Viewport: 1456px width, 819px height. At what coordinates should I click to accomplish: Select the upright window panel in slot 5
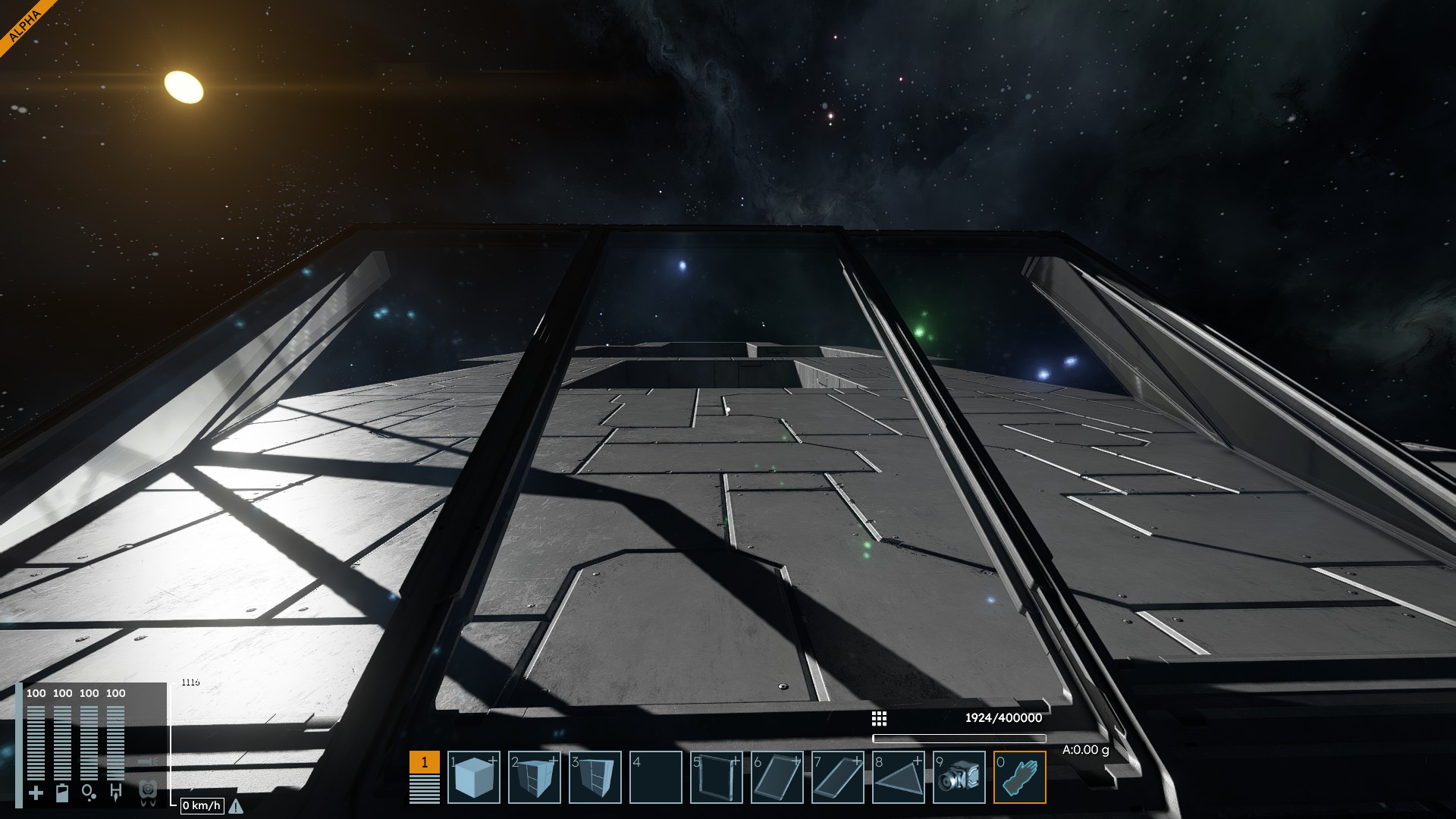[717, 777]
